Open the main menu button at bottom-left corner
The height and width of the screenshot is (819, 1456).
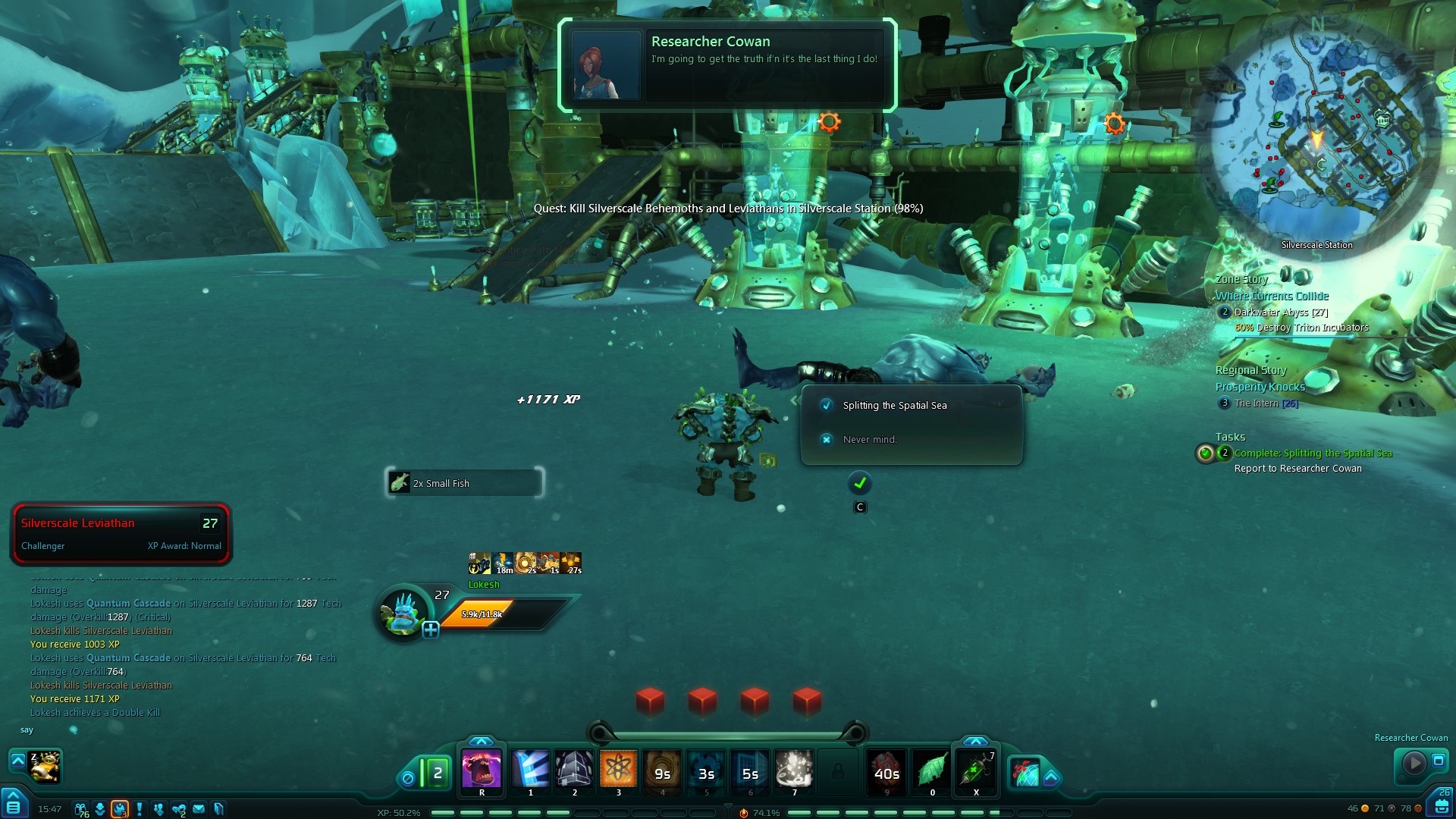(x=14, y=805)
